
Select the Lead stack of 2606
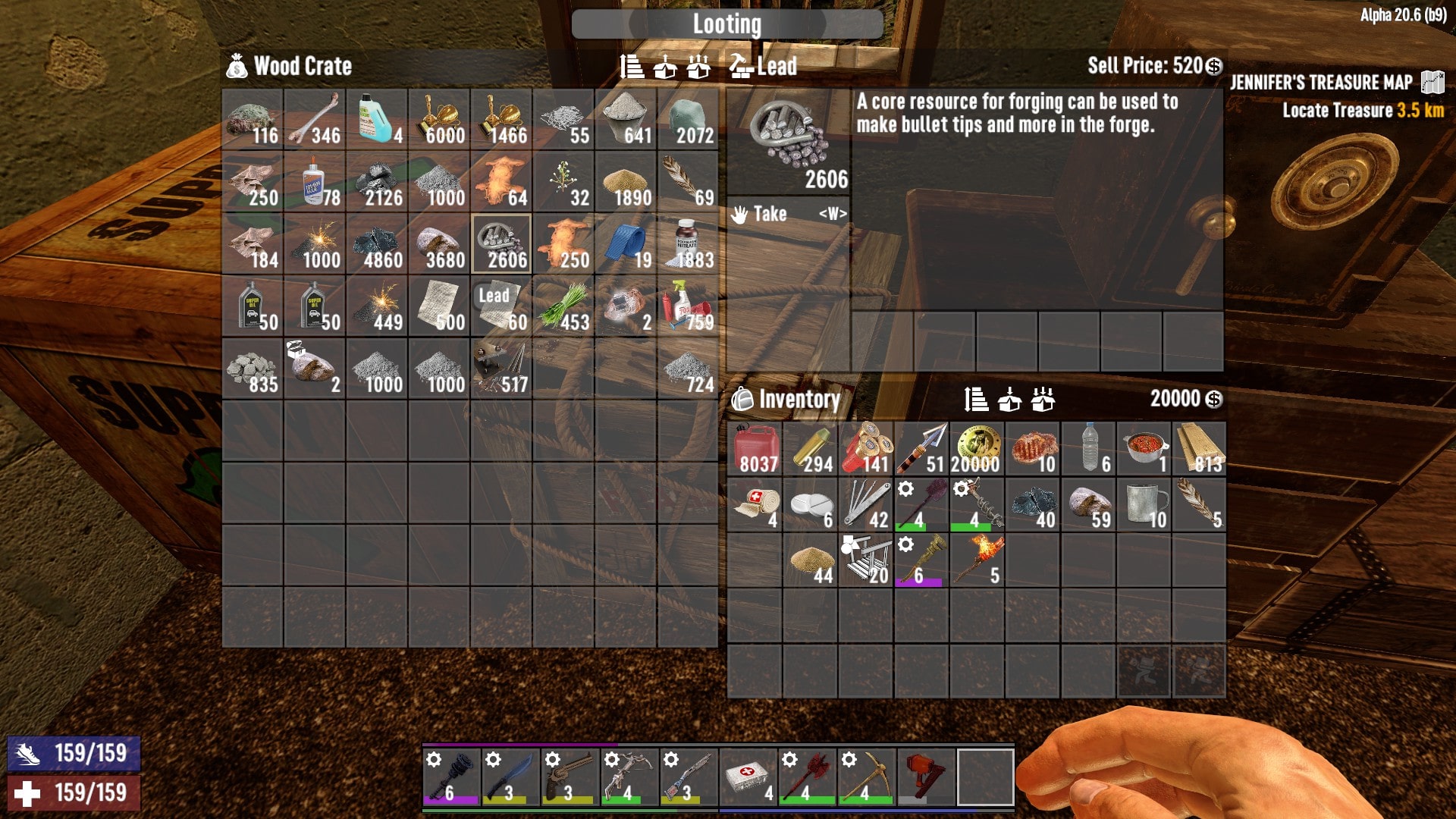[x=501, y=243]
